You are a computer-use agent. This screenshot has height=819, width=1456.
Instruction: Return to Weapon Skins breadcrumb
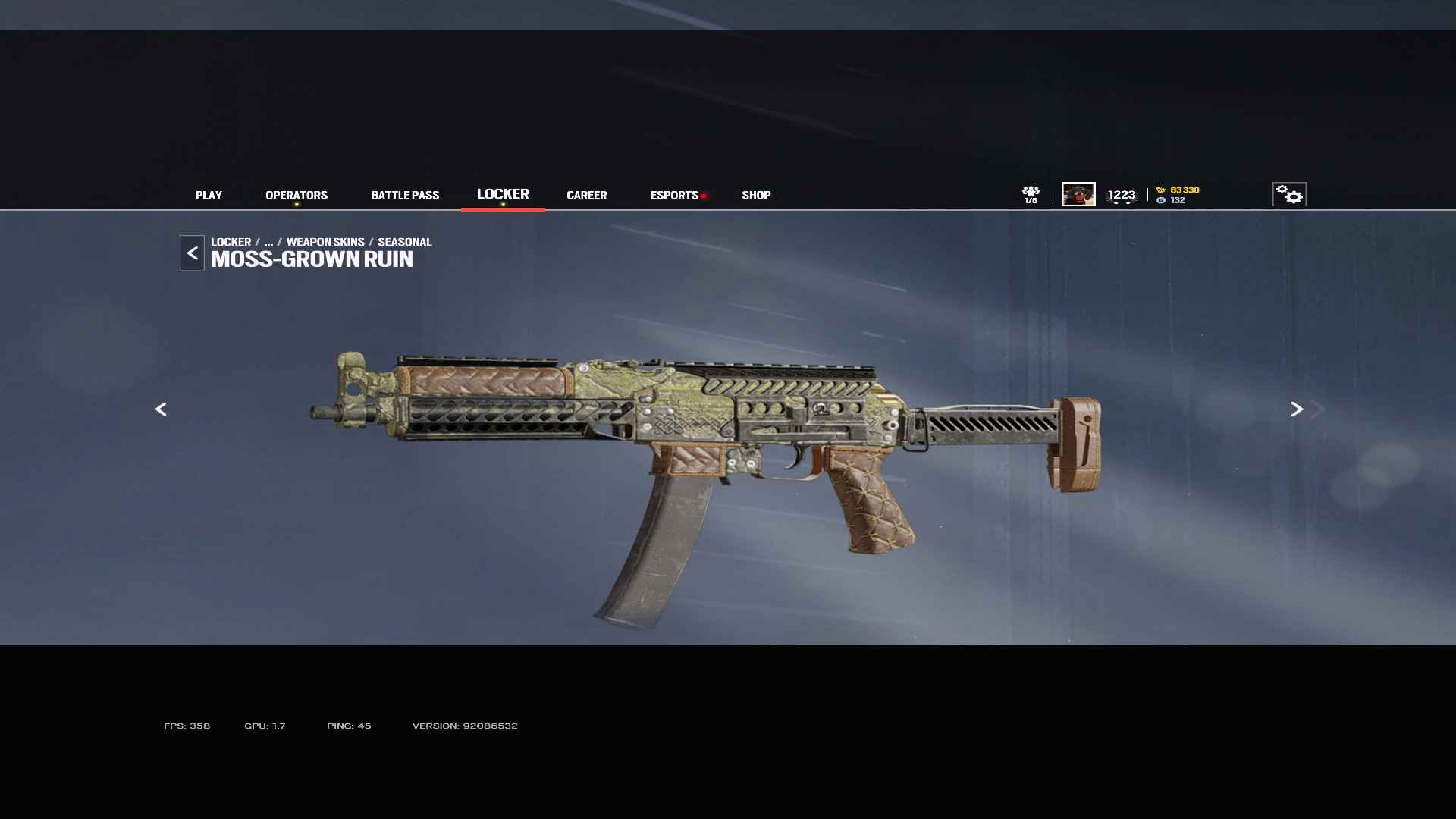click(x=325, y=242)
